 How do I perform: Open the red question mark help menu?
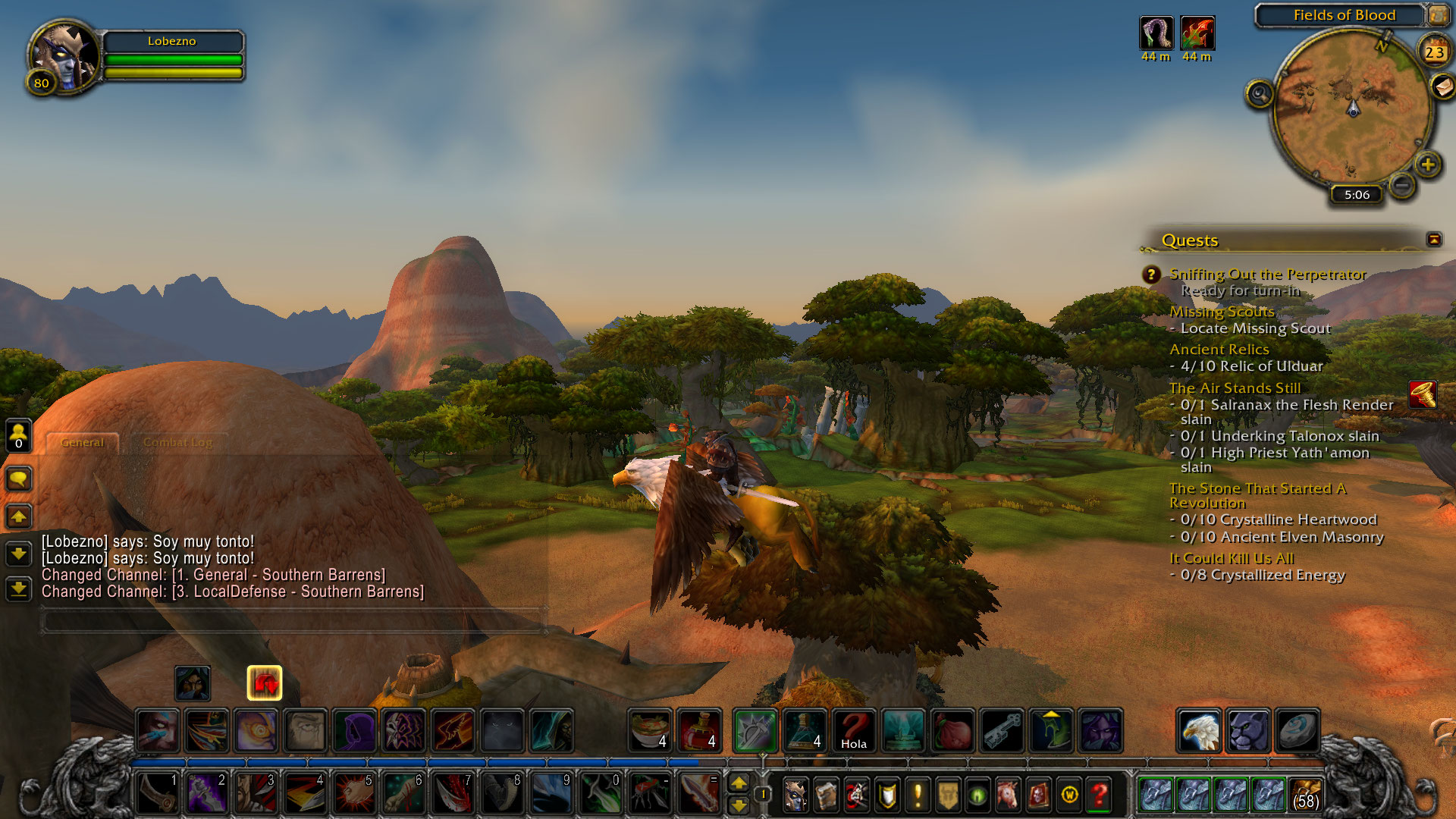1100,795
